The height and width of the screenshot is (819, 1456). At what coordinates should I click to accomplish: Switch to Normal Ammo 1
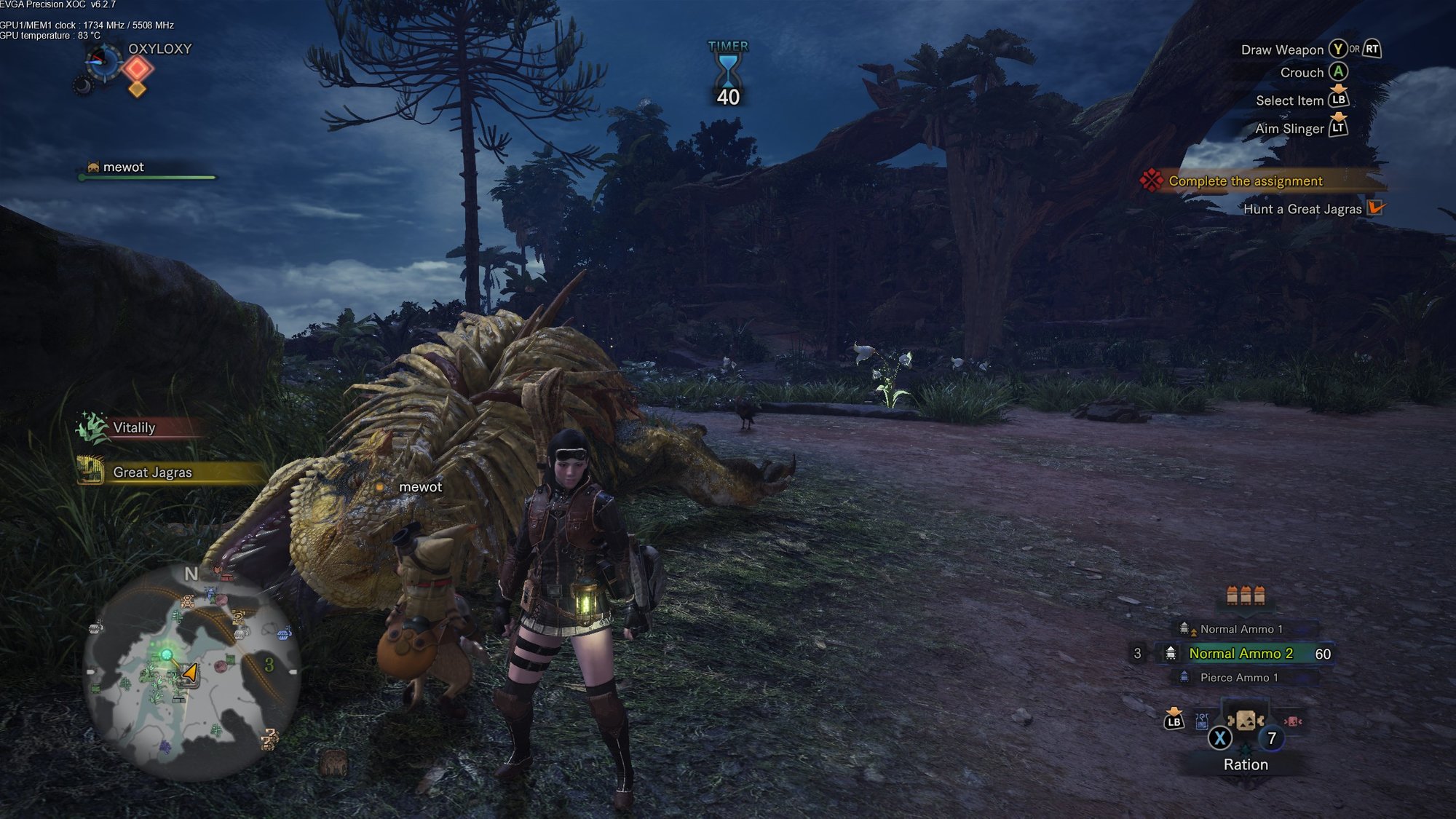(1241, 629)
